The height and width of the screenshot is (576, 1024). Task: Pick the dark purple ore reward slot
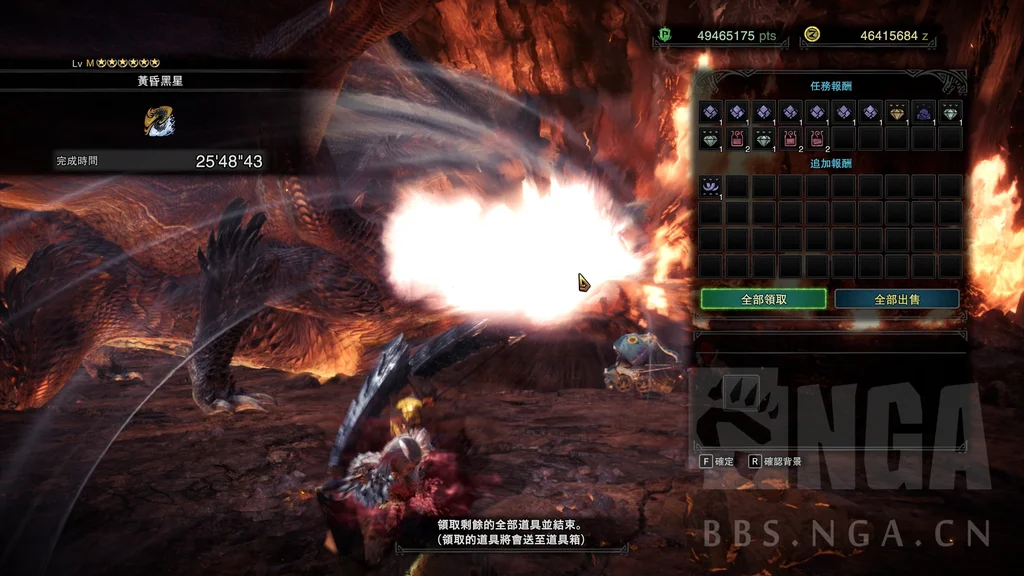tap(923, 112)
